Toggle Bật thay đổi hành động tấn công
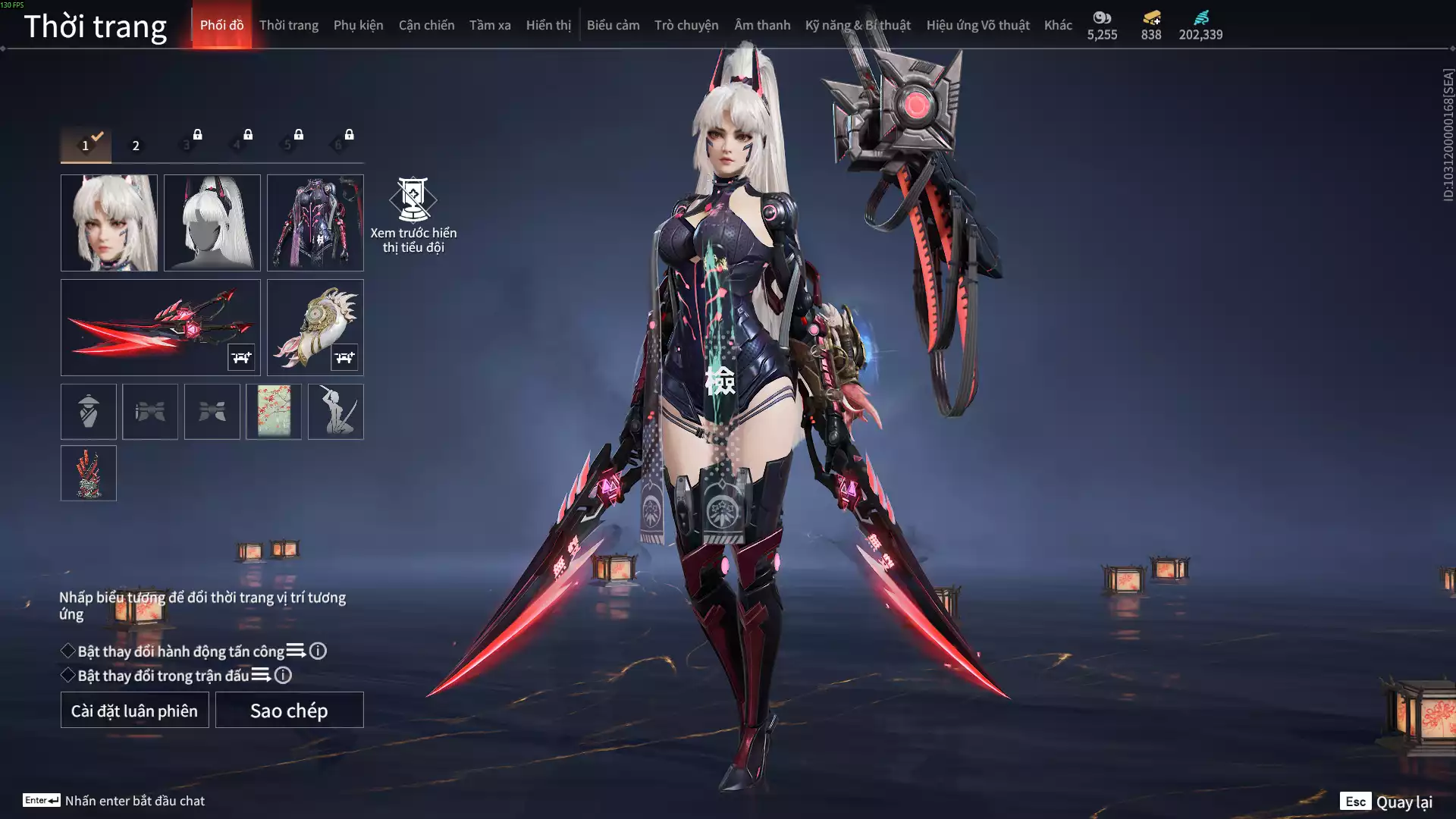Viewport: 1456px width, 819px height. (x=68, y=651)
